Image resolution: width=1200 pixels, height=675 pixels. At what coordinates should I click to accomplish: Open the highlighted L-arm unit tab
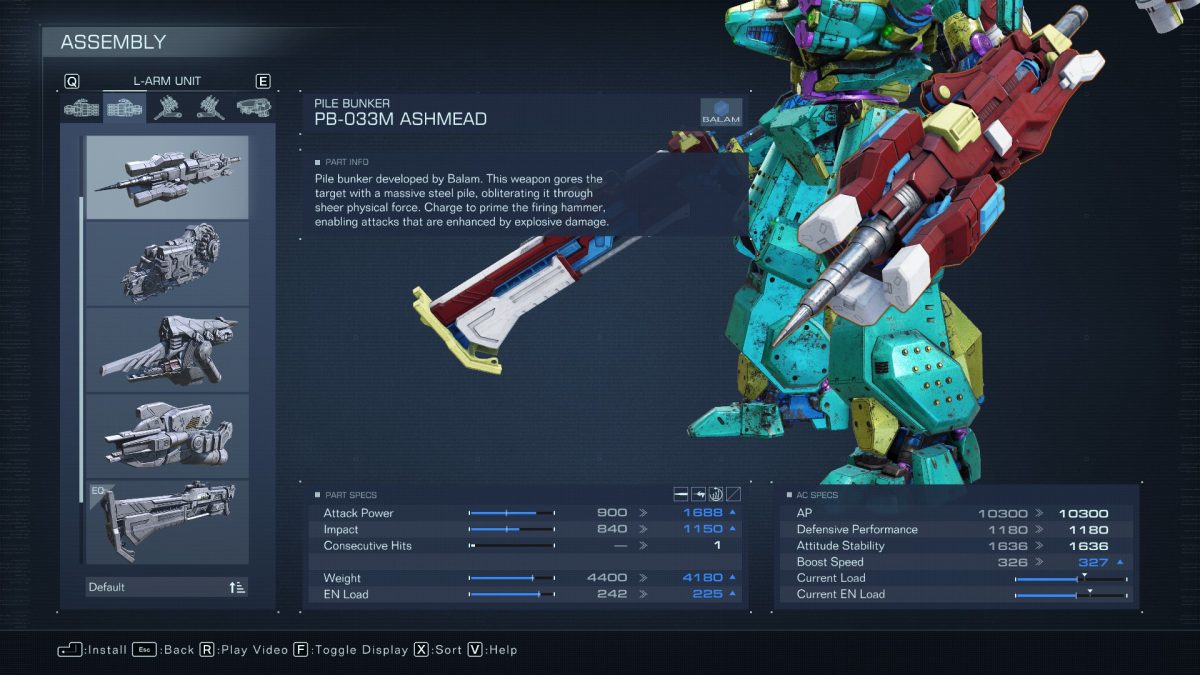point(124,107)
